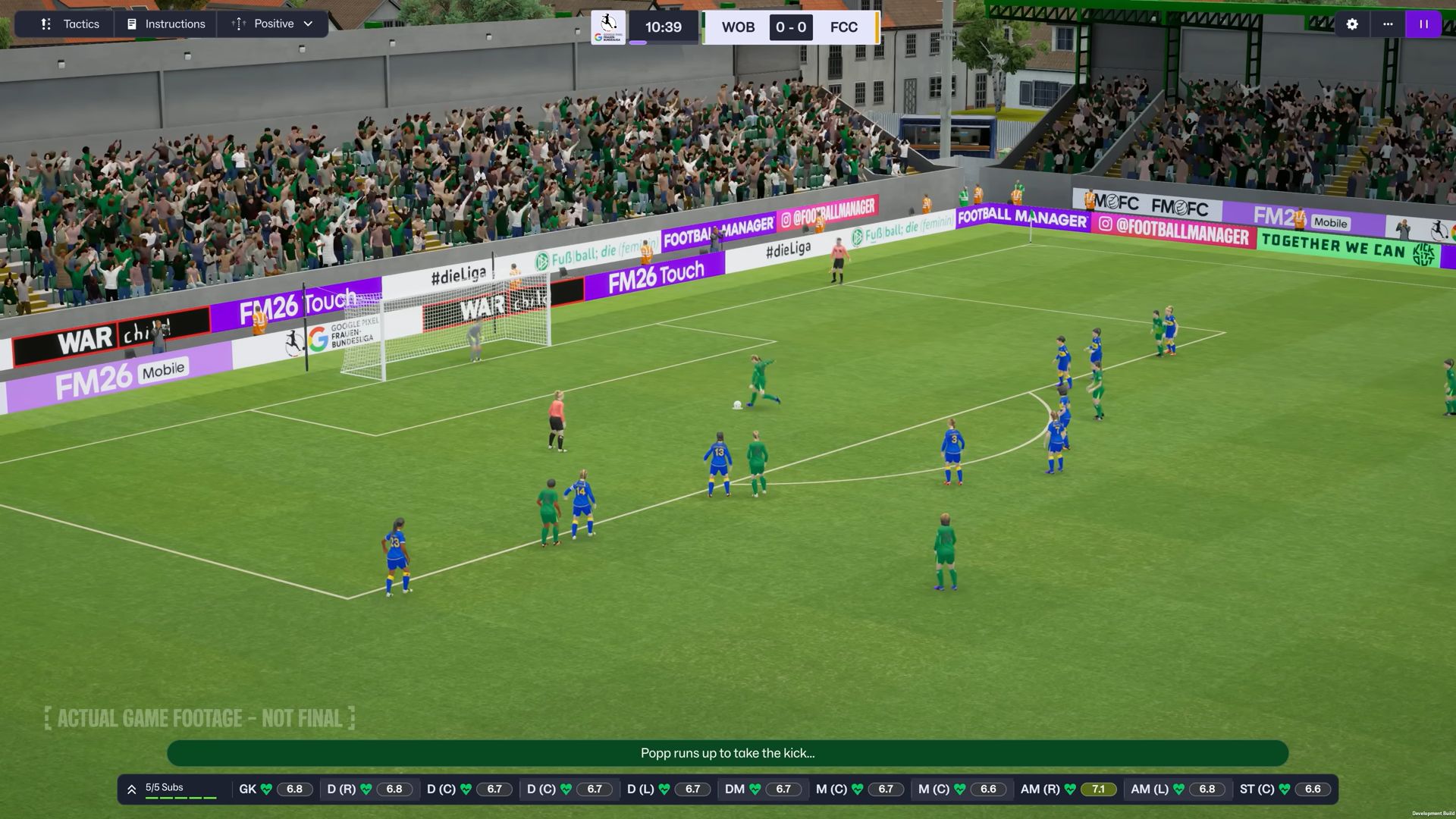Open the Instructions screen
1456x819 pixels.
point(165,24)
